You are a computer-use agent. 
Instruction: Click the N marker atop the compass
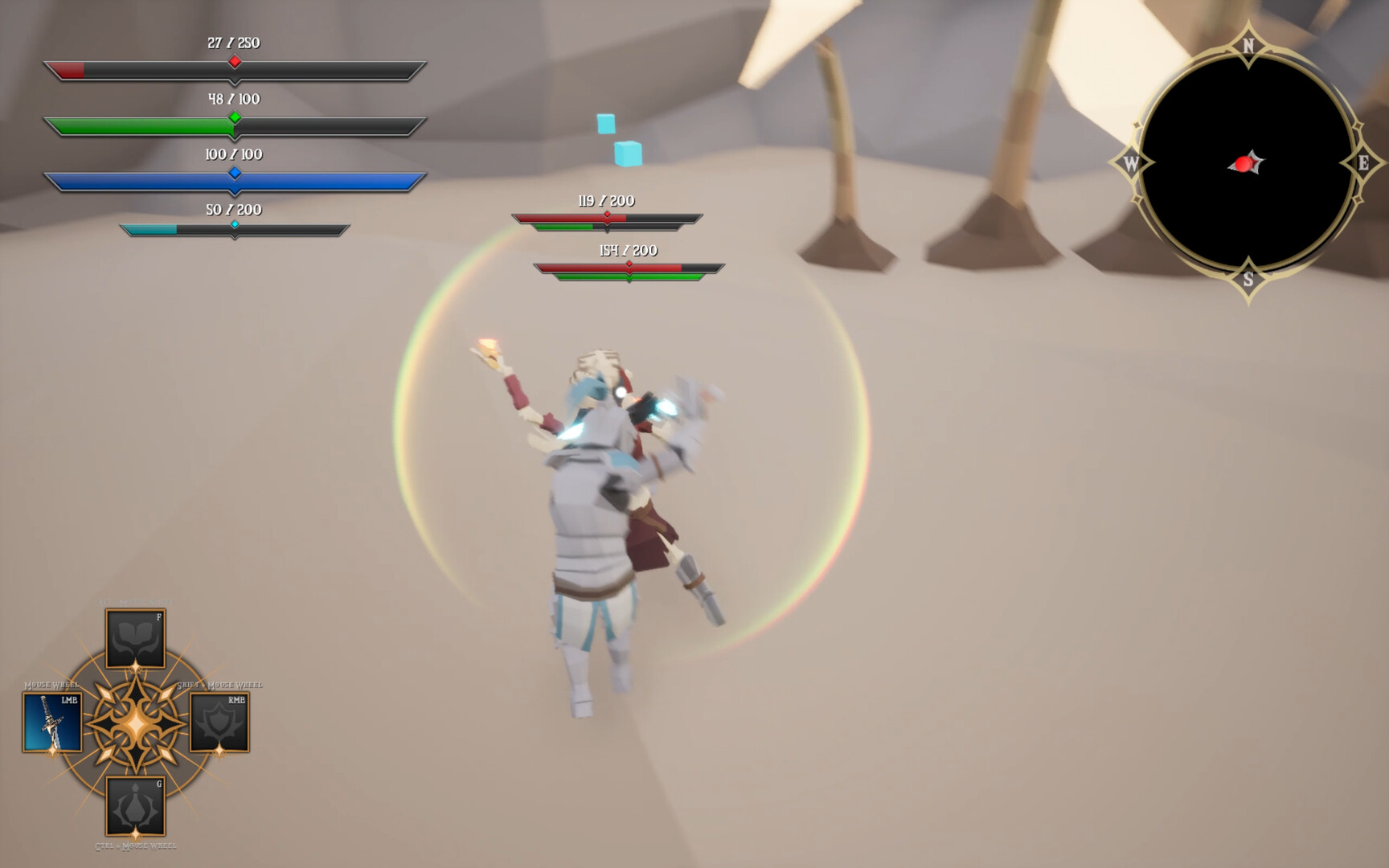coord(1249,45)
